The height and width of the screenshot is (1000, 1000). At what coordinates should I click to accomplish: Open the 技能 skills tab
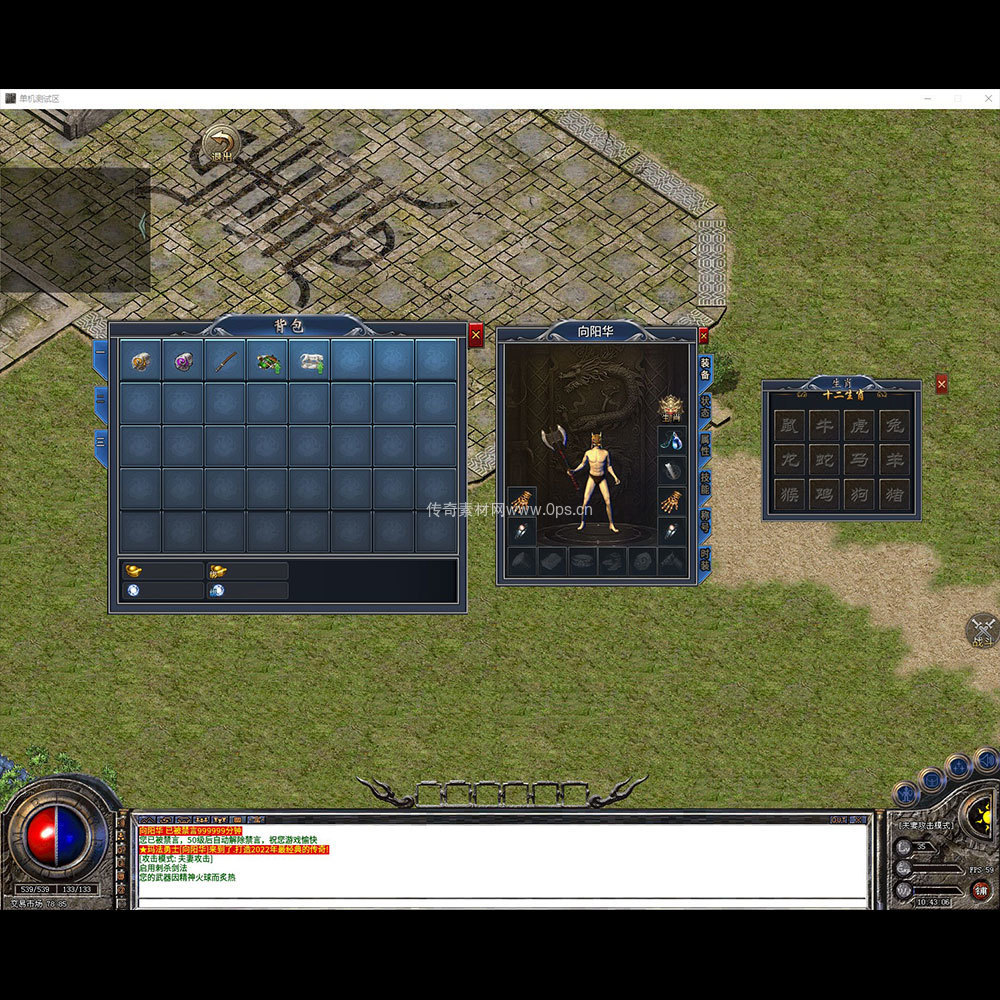704,483
